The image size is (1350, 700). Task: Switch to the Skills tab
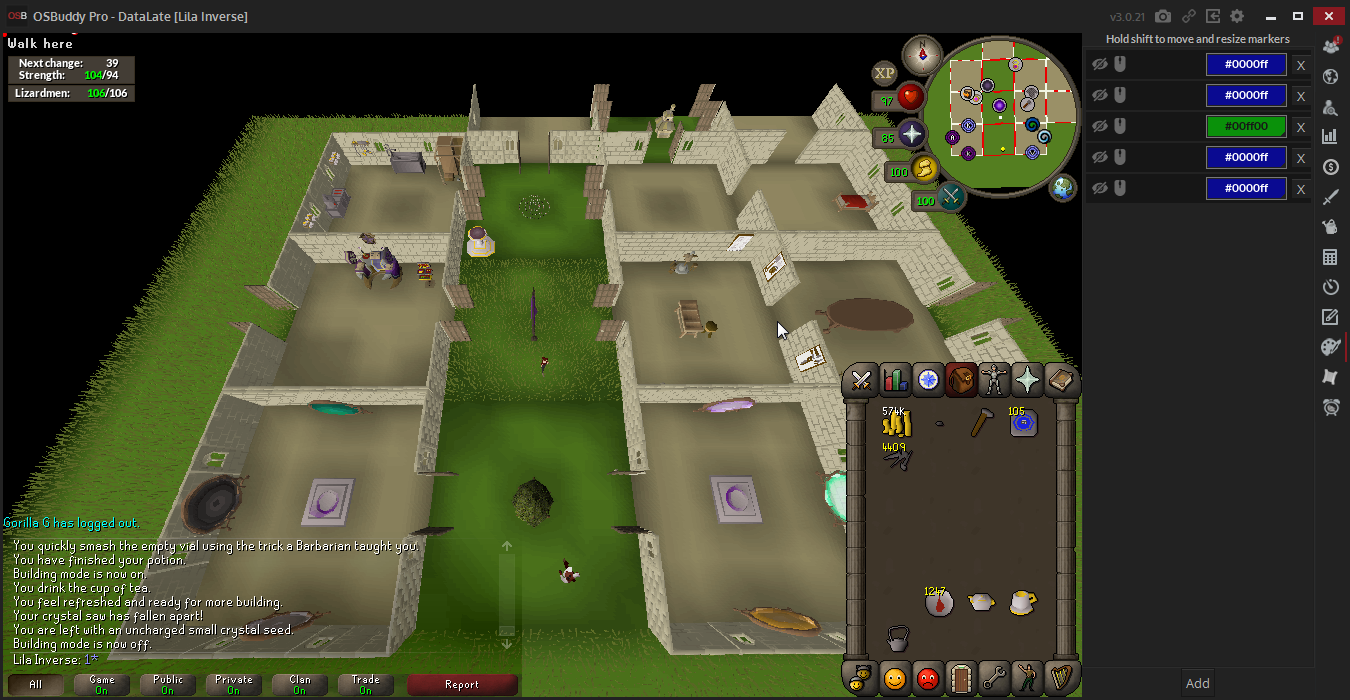click(895, 381)
